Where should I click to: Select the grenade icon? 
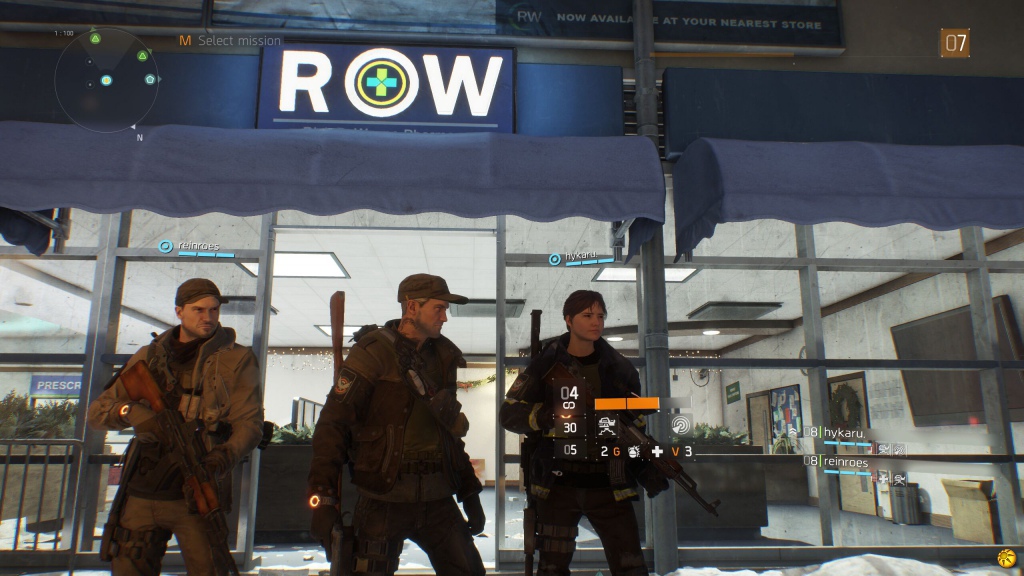coord(633,452)
